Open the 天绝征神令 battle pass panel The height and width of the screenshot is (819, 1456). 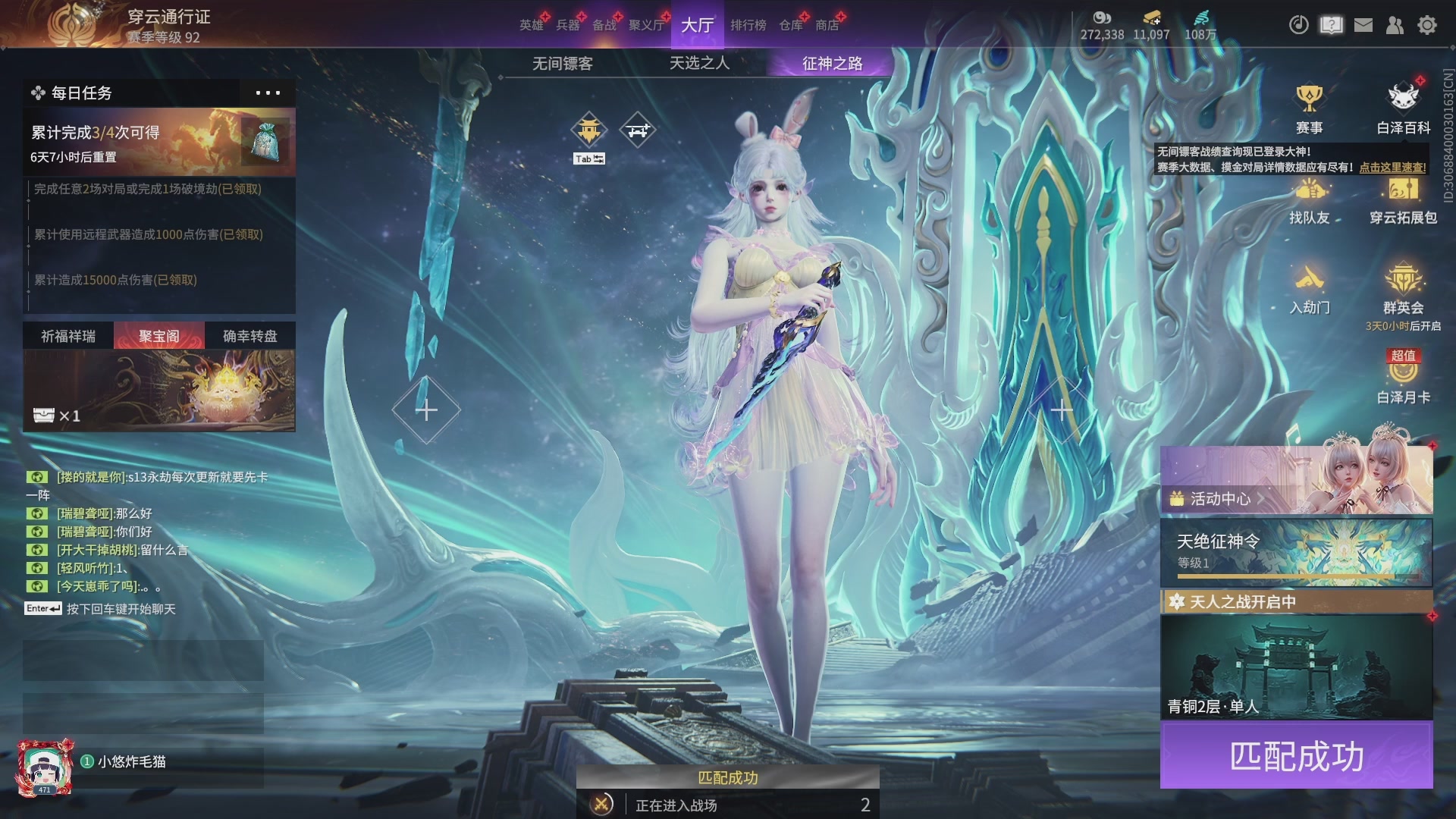pyautogui.click(x=1296, y=552)
